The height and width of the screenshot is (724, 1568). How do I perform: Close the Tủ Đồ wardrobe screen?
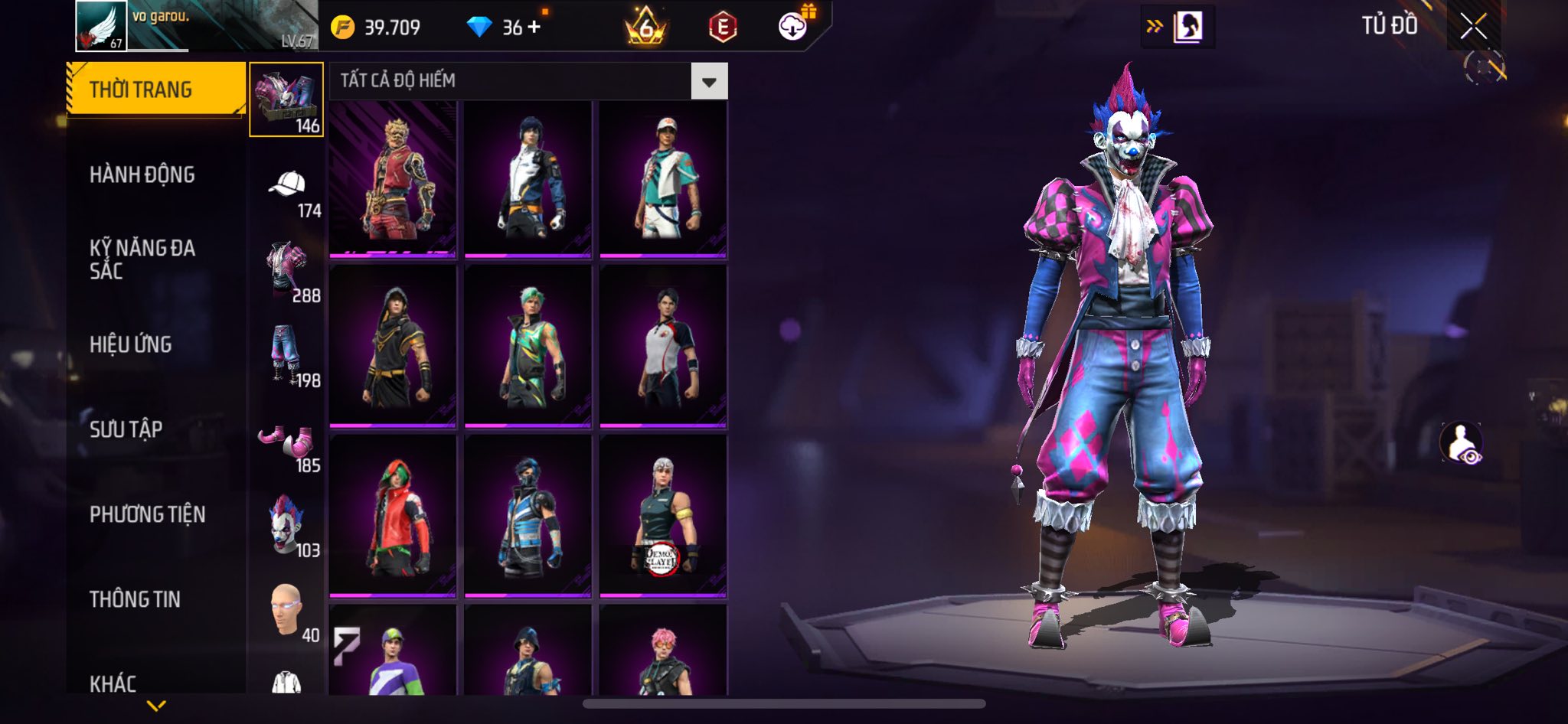click(x=1473, y=27)
